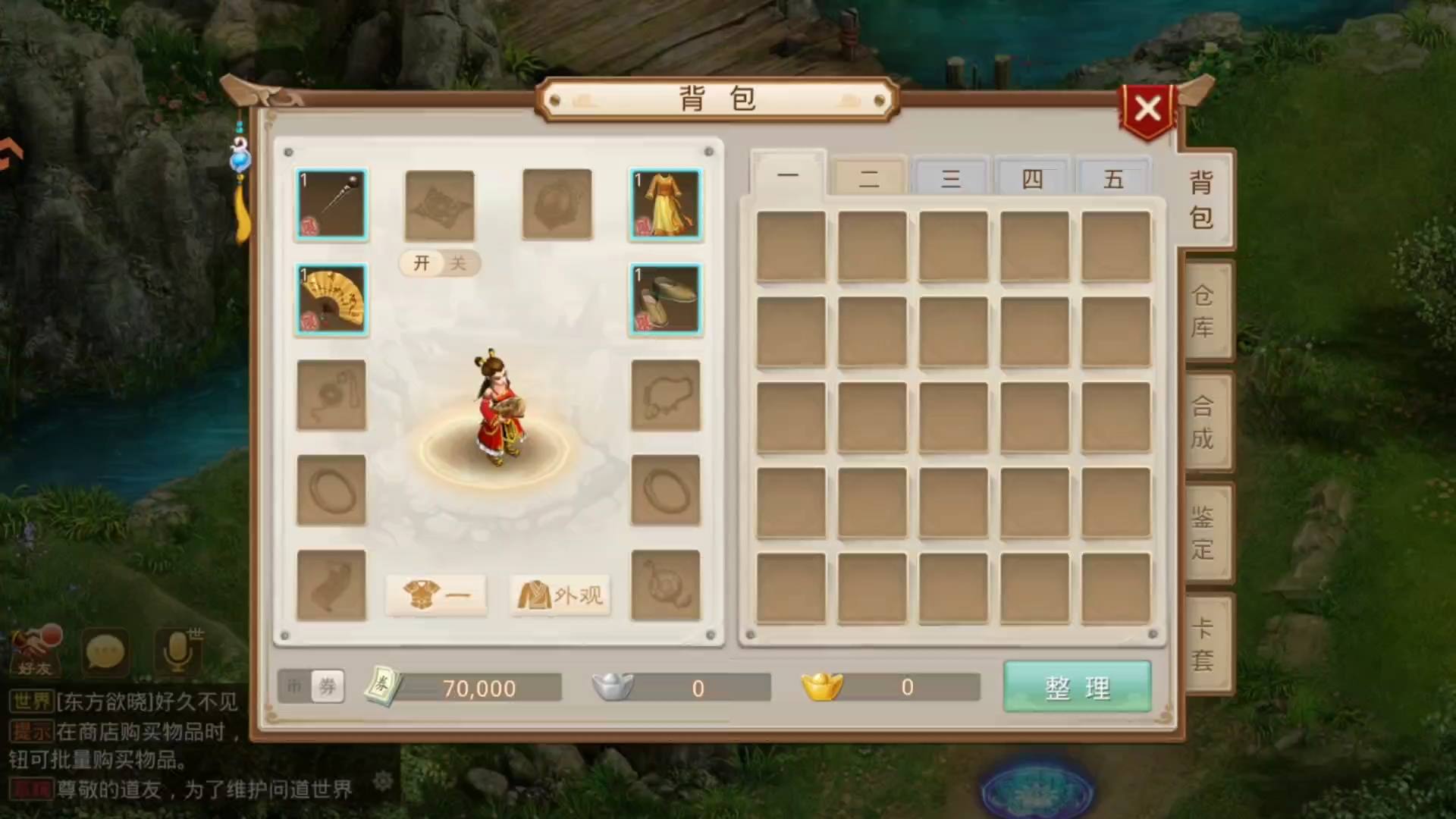Open the 好友 friends icon
The width and height of the screenshot is (1456, 819).
click(35, 652)
